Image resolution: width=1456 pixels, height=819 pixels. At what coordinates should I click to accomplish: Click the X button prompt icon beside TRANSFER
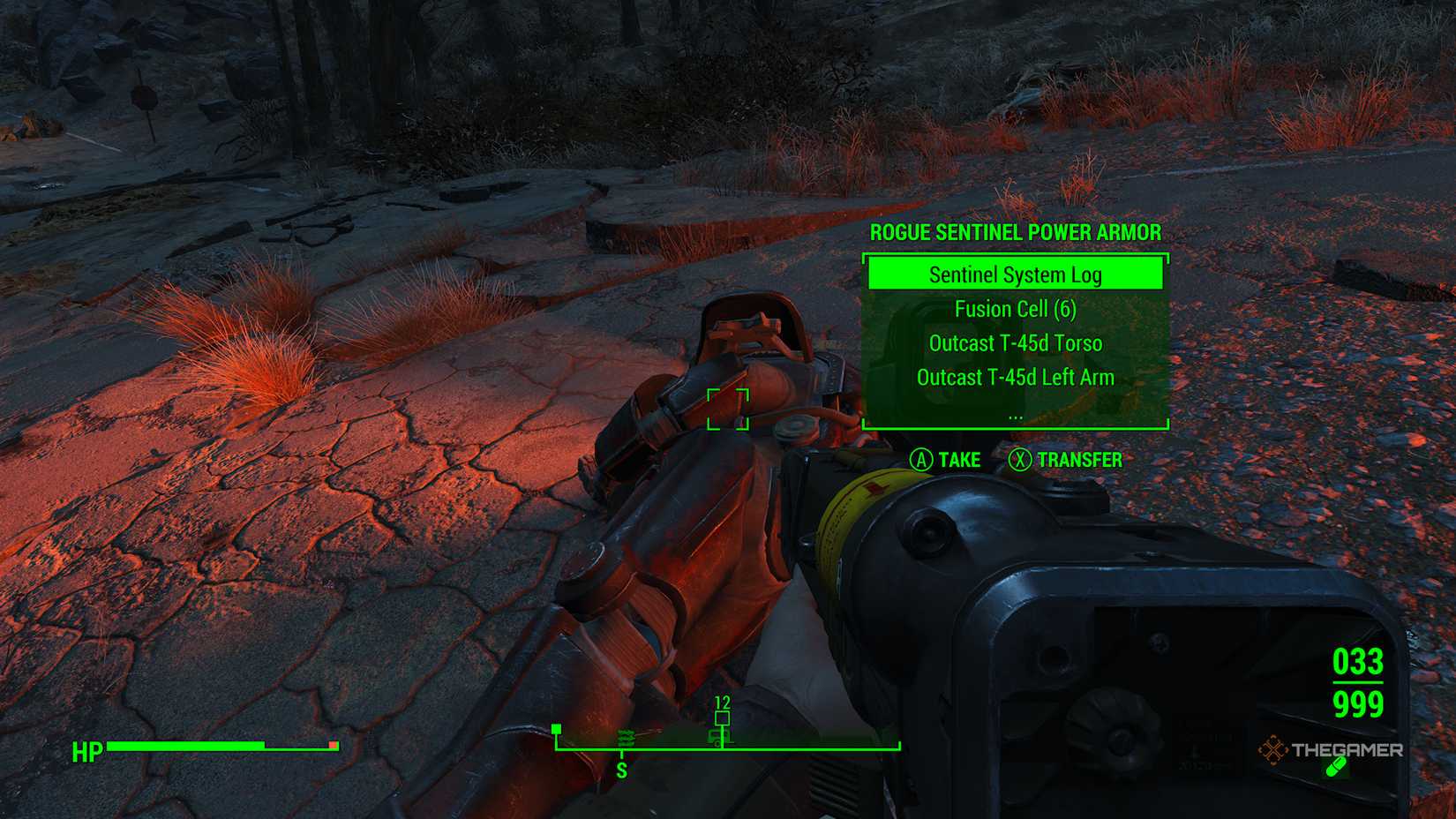pyautogui.click(x=1019, y=460)
